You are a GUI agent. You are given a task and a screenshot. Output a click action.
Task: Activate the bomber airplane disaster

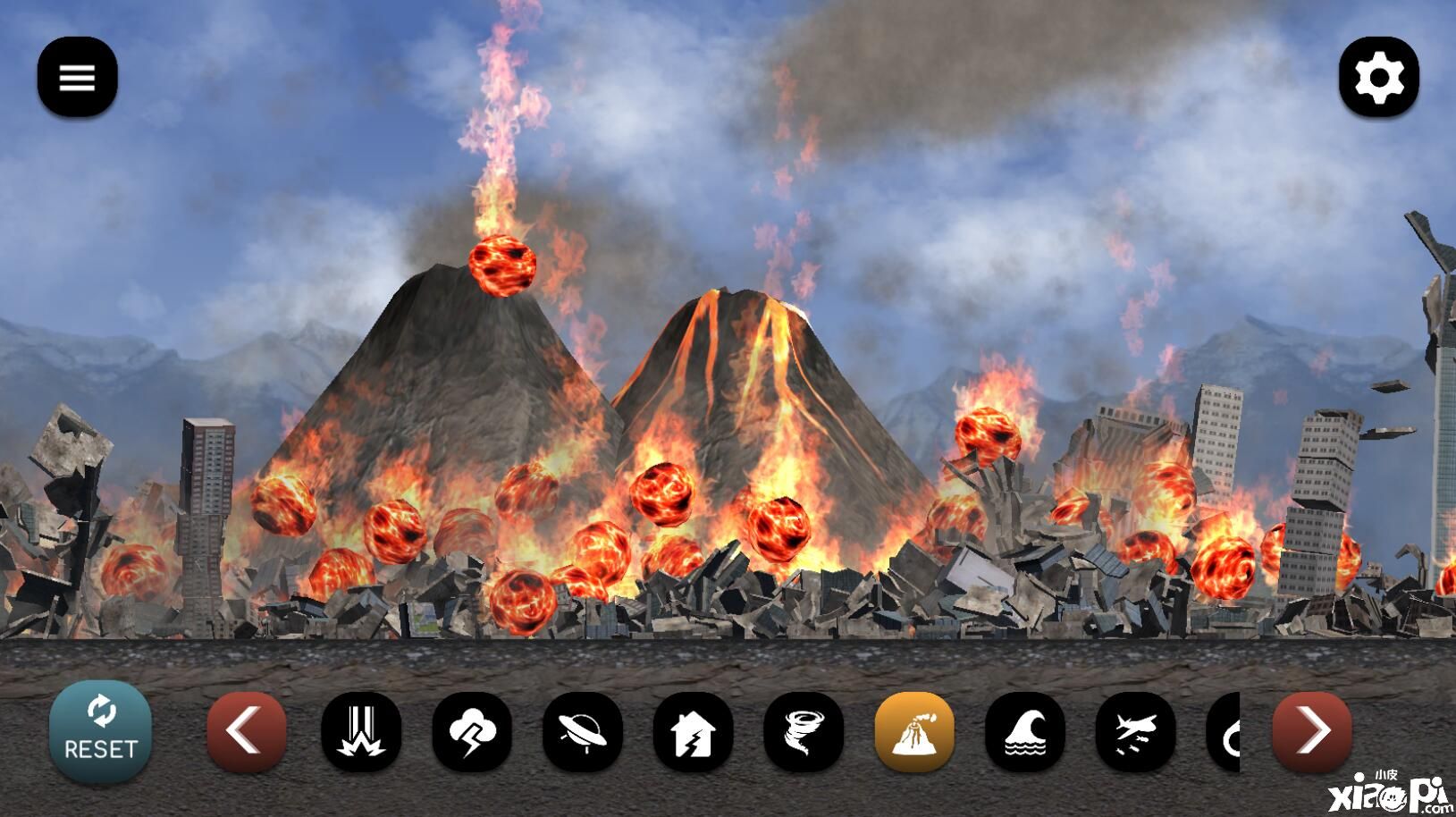tap(1136, 732)
